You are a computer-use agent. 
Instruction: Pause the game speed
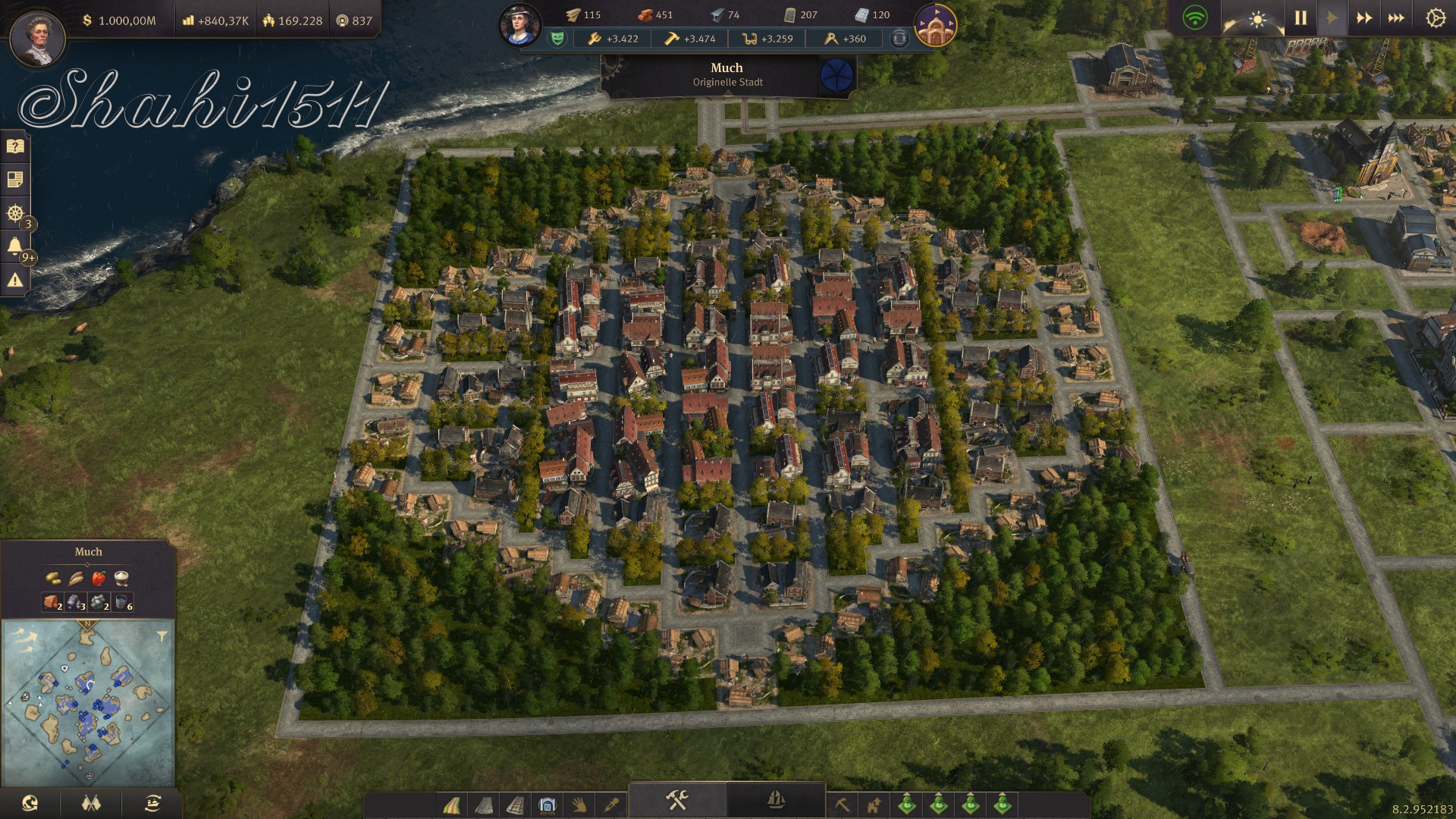coord(1301,17)
